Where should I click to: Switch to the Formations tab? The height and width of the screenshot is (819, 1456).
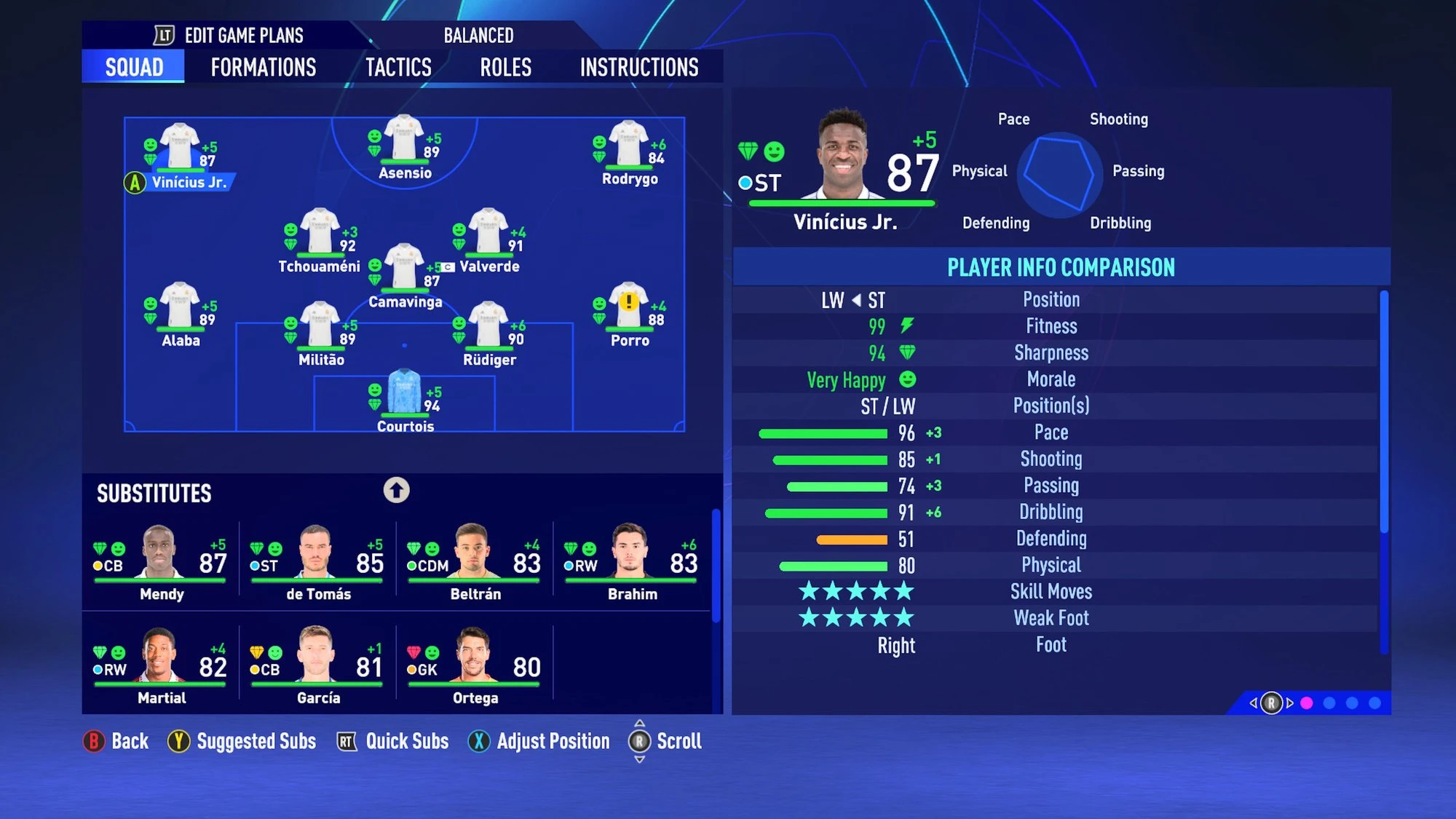[263, 68]
